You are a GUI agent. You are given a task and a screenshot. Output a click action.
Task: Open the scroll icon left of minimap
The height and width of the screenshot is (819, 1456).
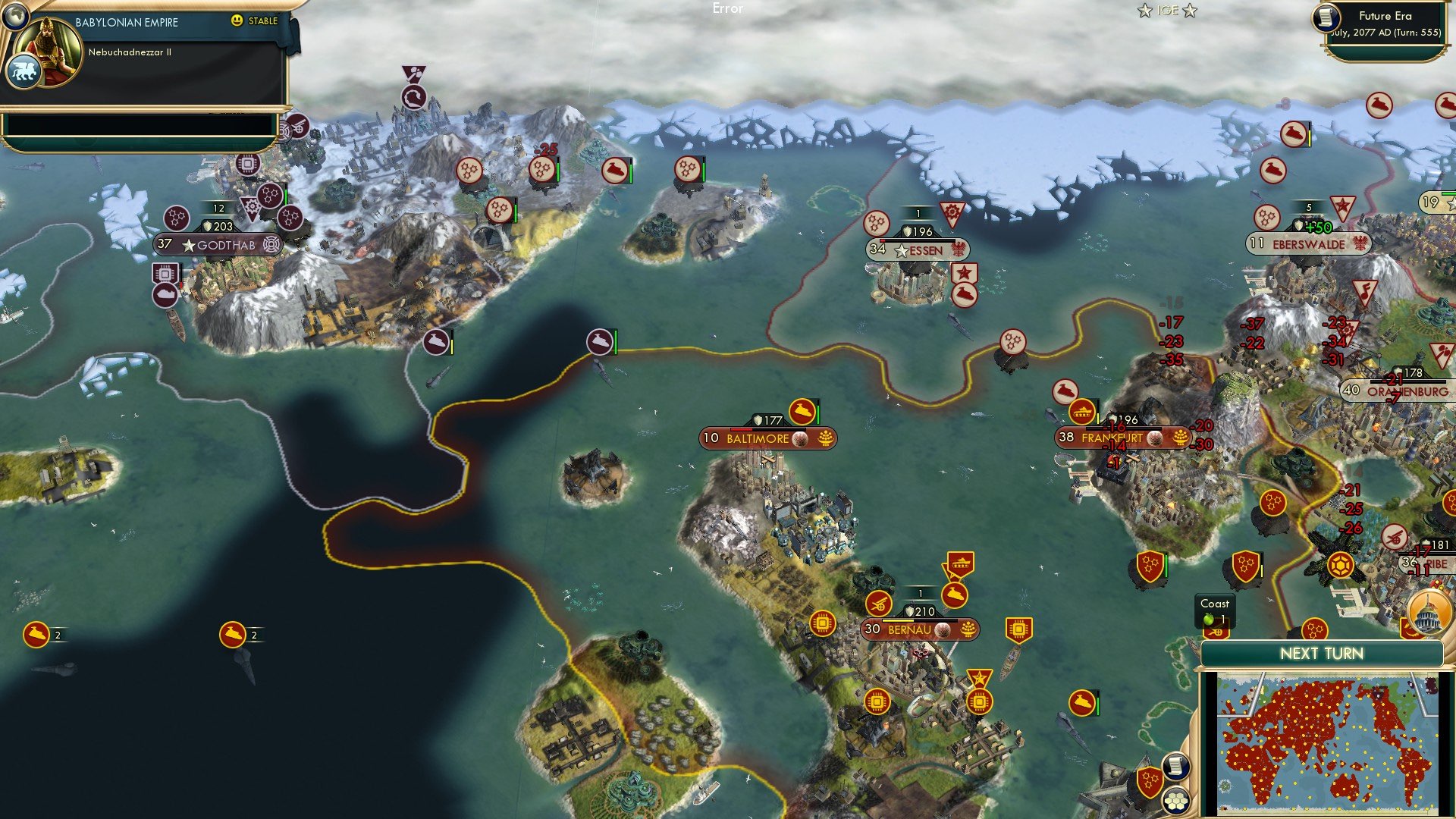[x=1175, y=766]
